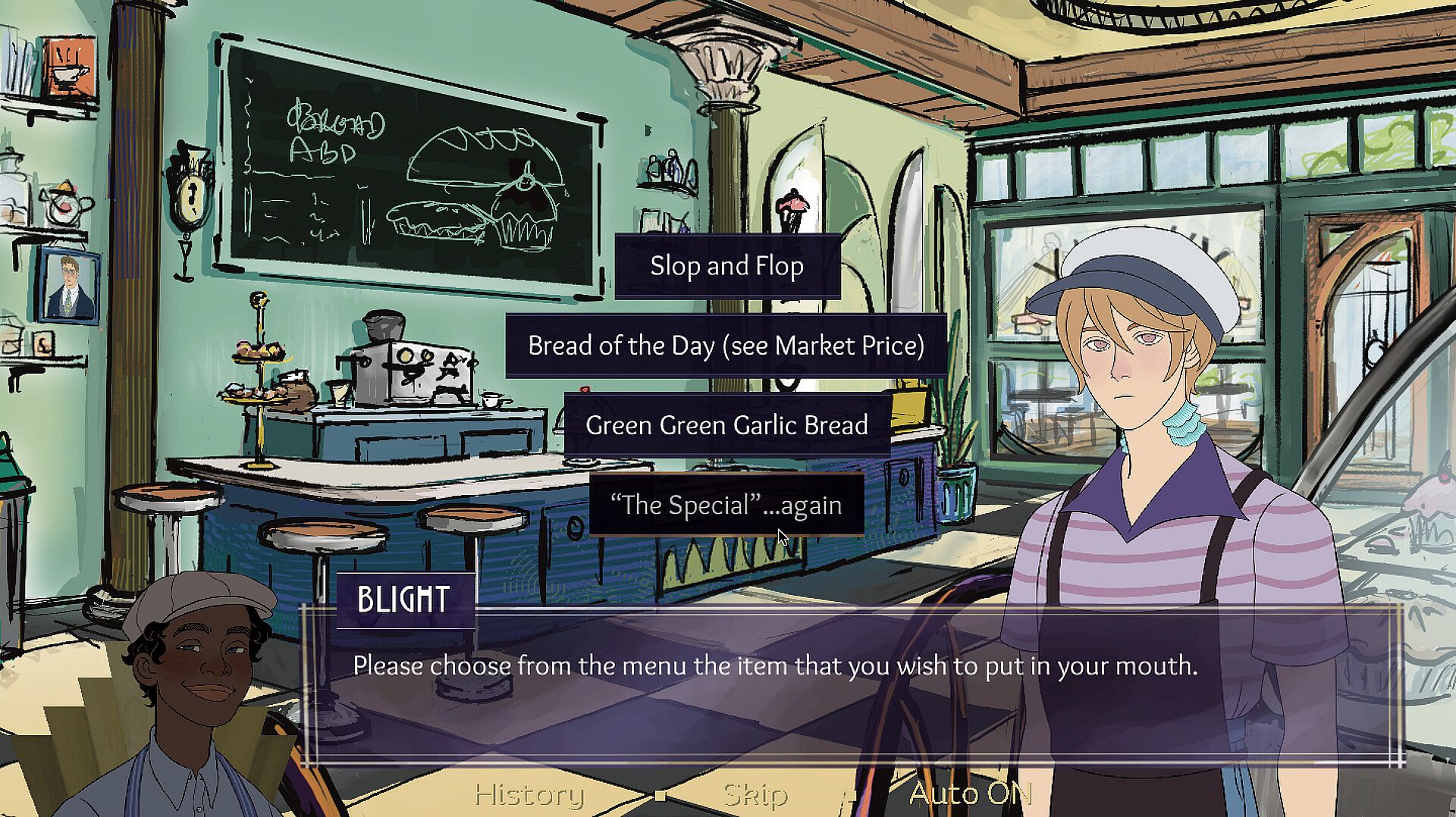Click the Skip button
Screen dimensions: 1456x817
[x=755, y=794]
